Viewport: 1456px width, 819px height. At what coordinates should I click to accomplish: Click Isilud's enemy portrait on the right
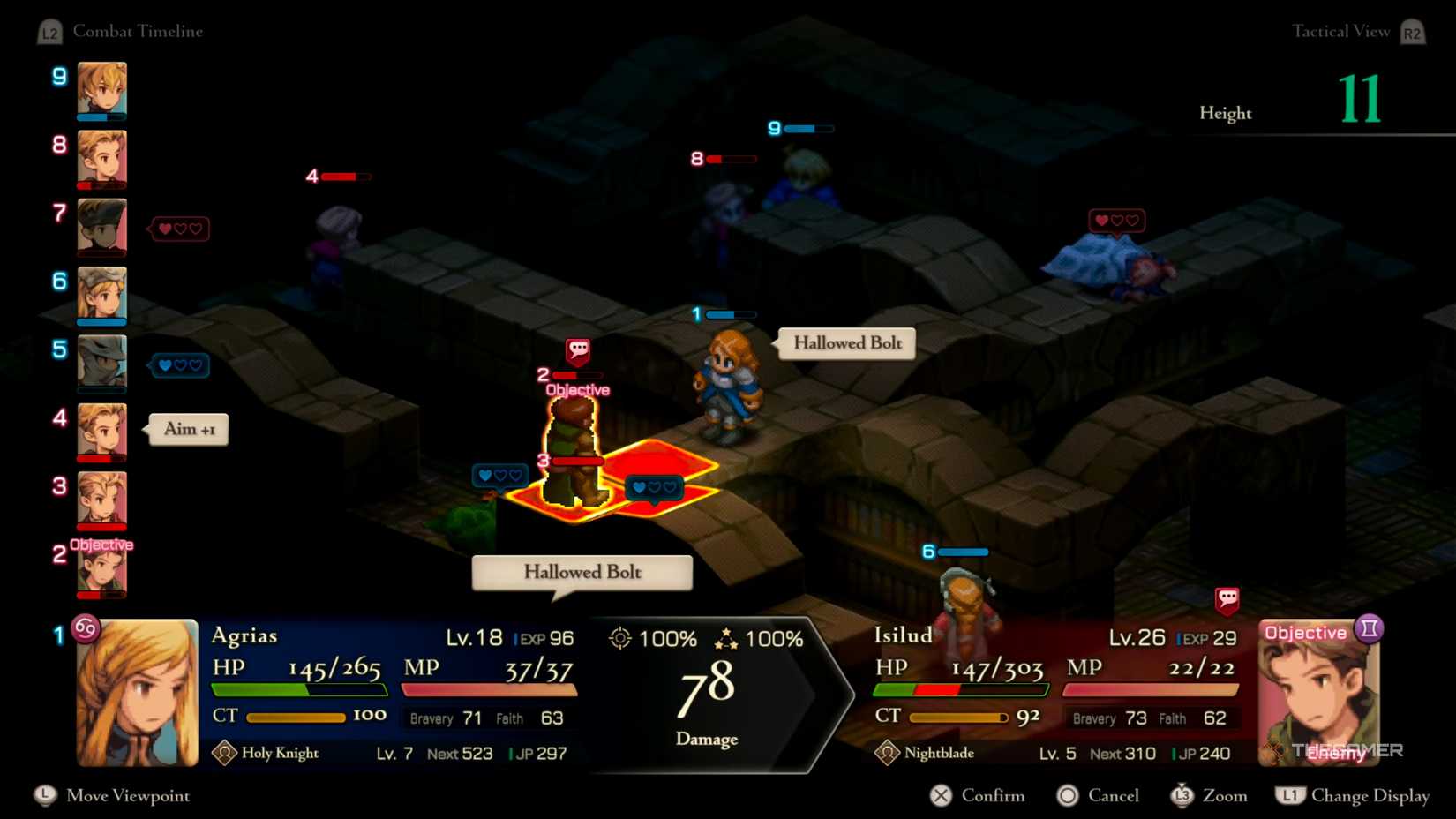[1318, 697]
